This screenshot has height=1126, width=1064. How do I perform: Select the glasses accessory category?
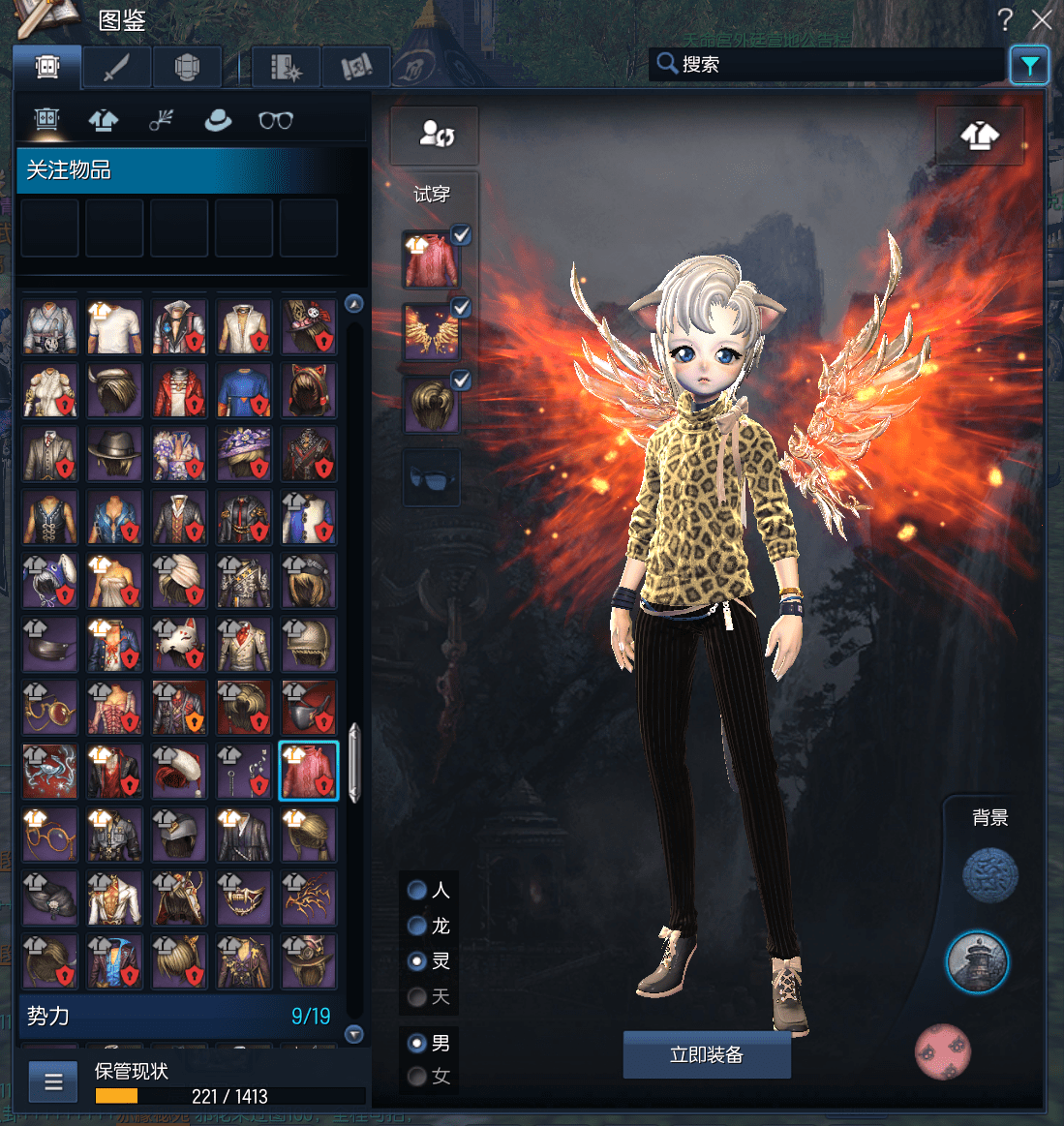coord(276,120)
